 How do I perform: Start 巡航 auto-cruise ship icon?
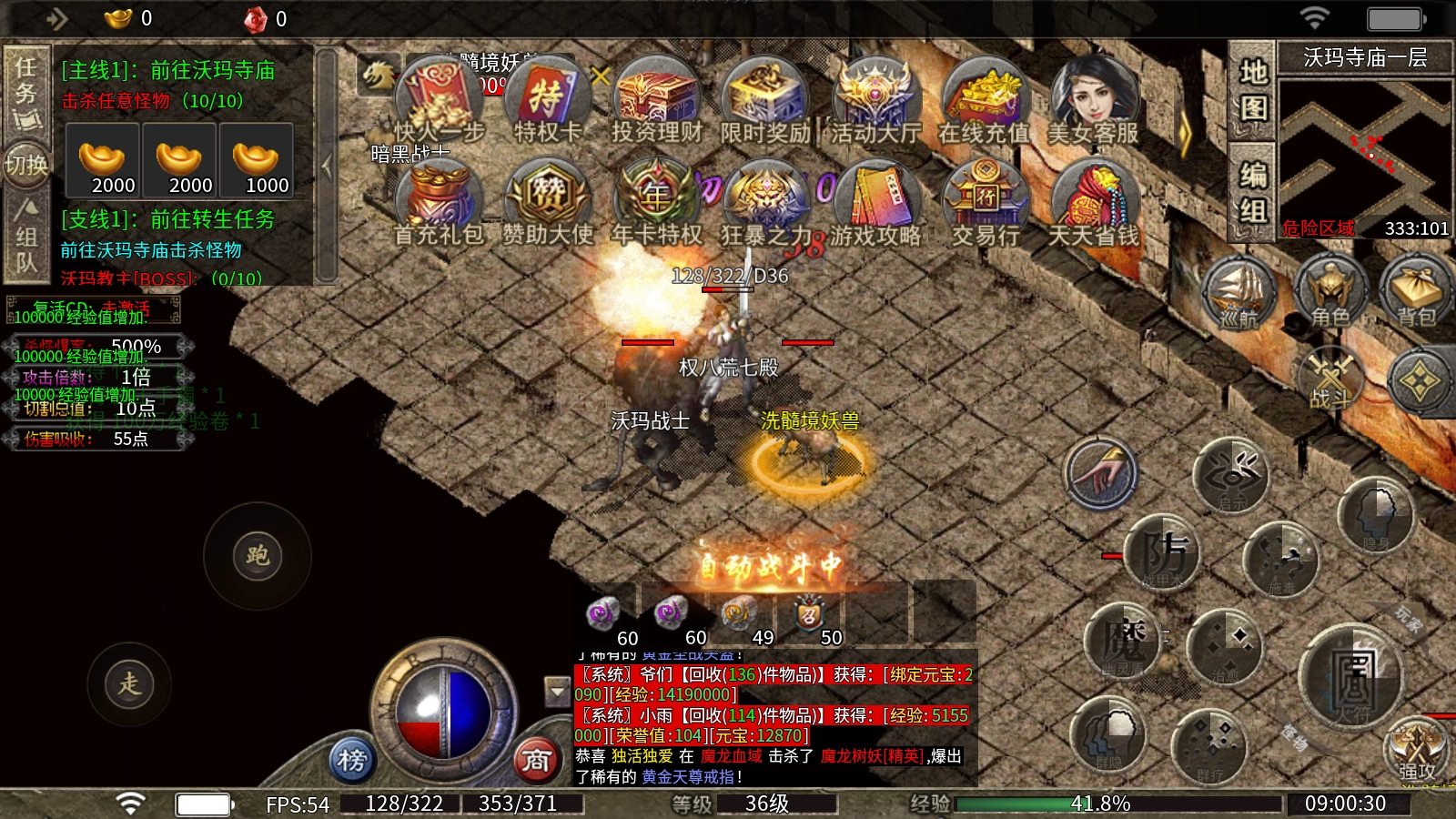pos(1239,291)
